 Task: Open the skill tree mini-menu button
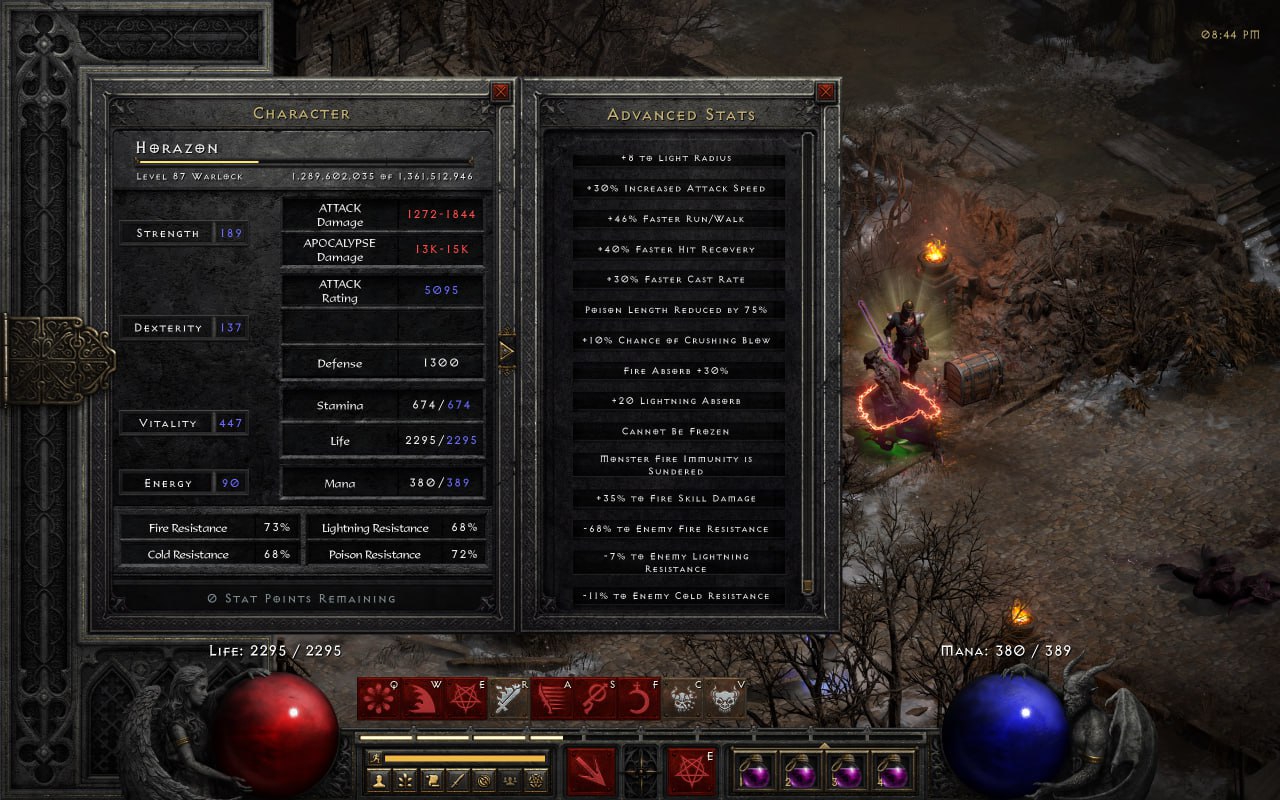(x=405, y=779)
